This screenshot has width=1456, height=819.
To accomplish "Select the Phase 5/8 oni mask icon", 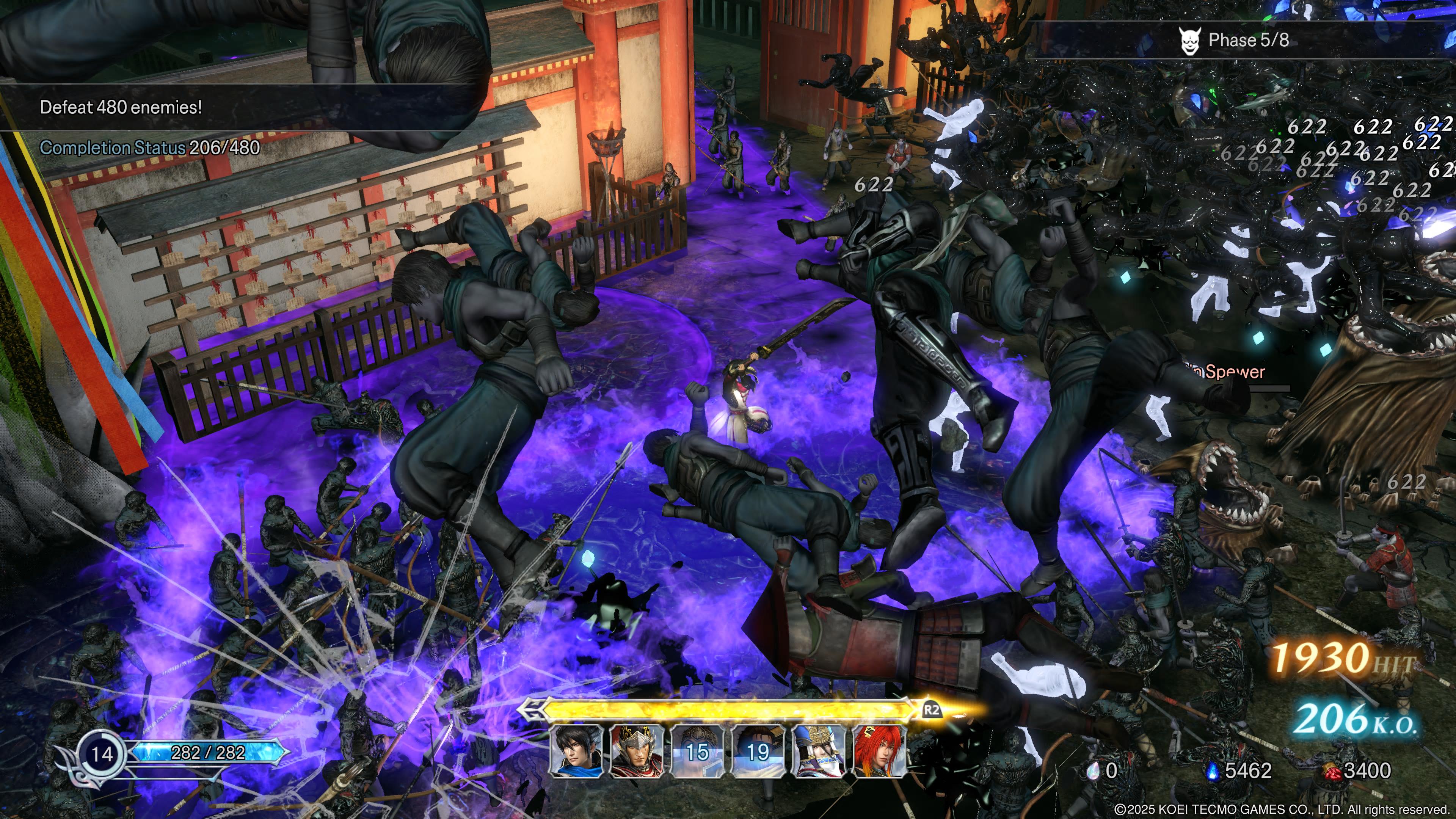I will (x=1189, y=41).
